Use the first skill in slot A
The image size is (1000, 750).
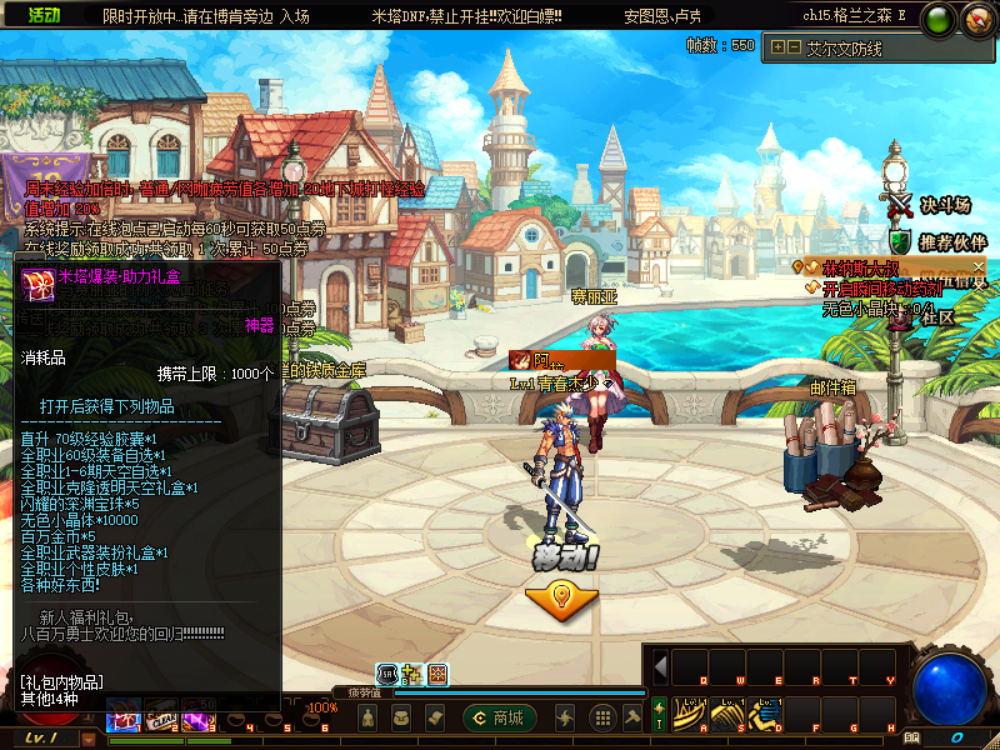[689, 713]
